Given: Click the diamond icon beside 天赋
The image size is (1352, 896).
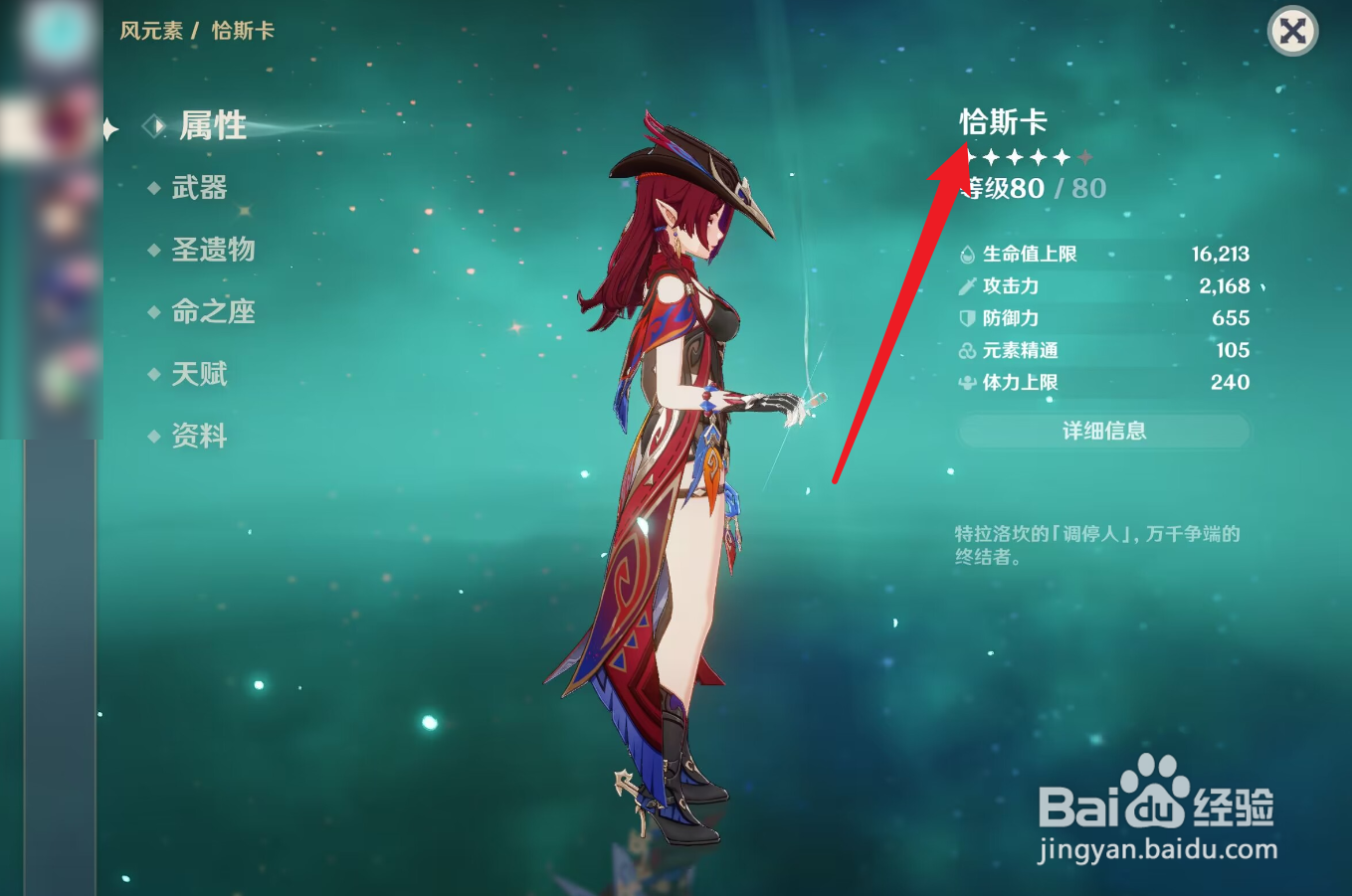Looking at the screenshot, I should pyautogui.click(x=155, y=376).
